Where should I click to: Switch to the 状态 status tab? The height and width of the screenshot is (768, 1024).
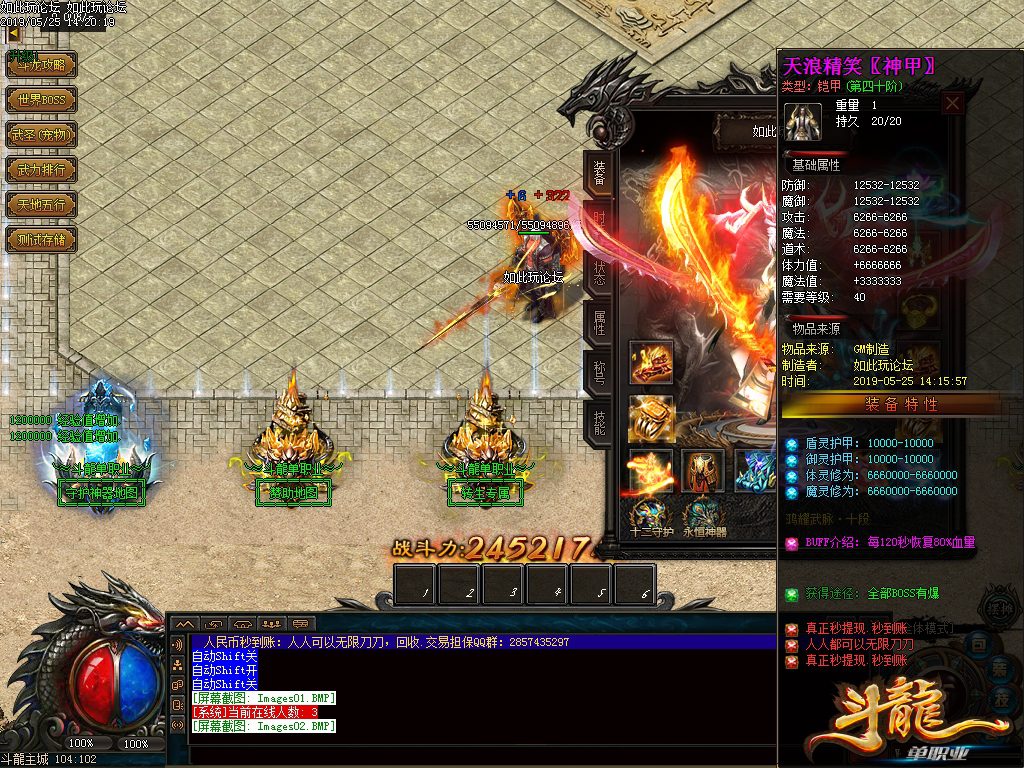point(599,274)
